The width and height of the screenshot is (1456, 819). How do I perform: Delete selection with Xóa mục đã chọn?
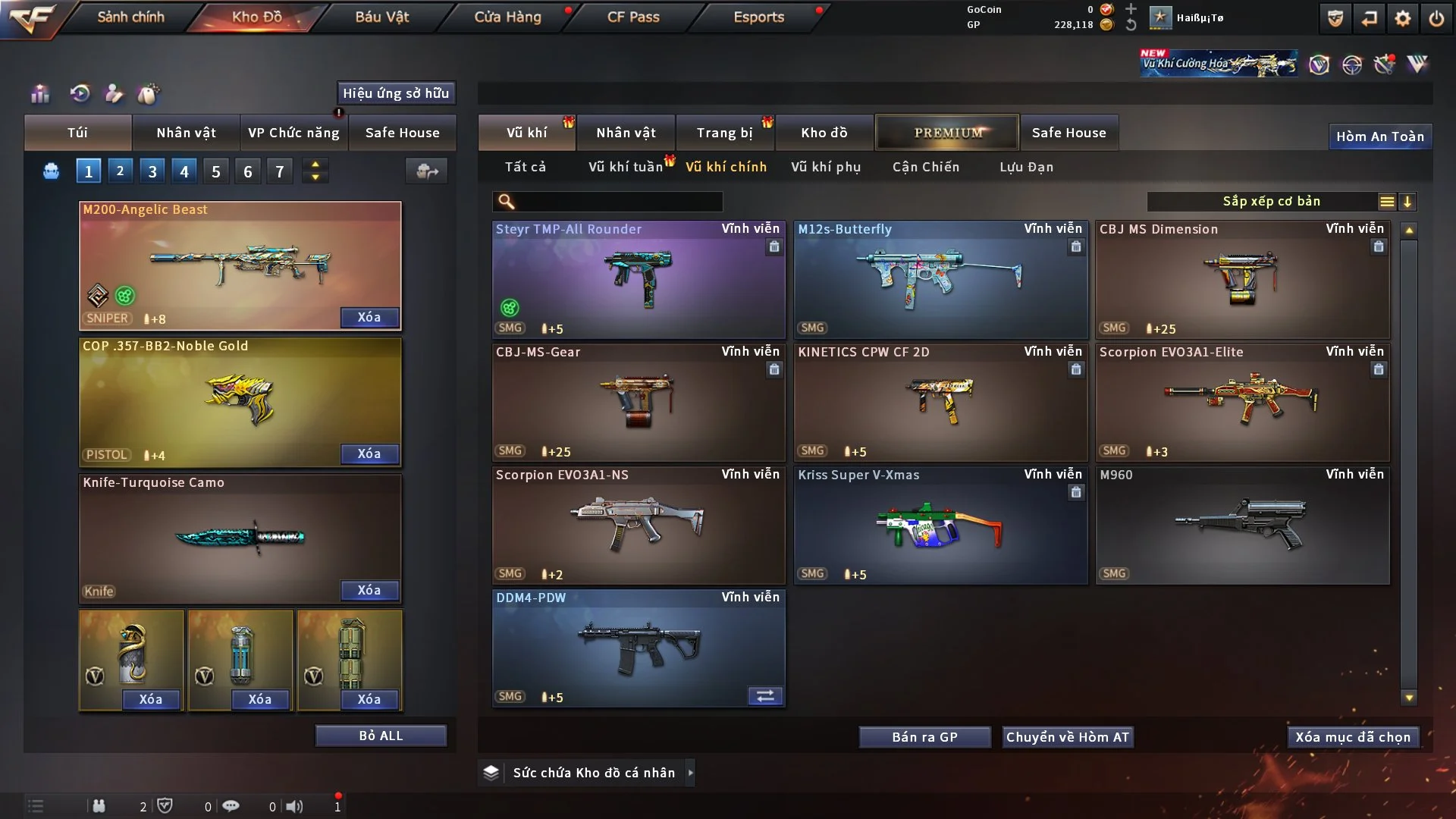[x=1353, y=737]
